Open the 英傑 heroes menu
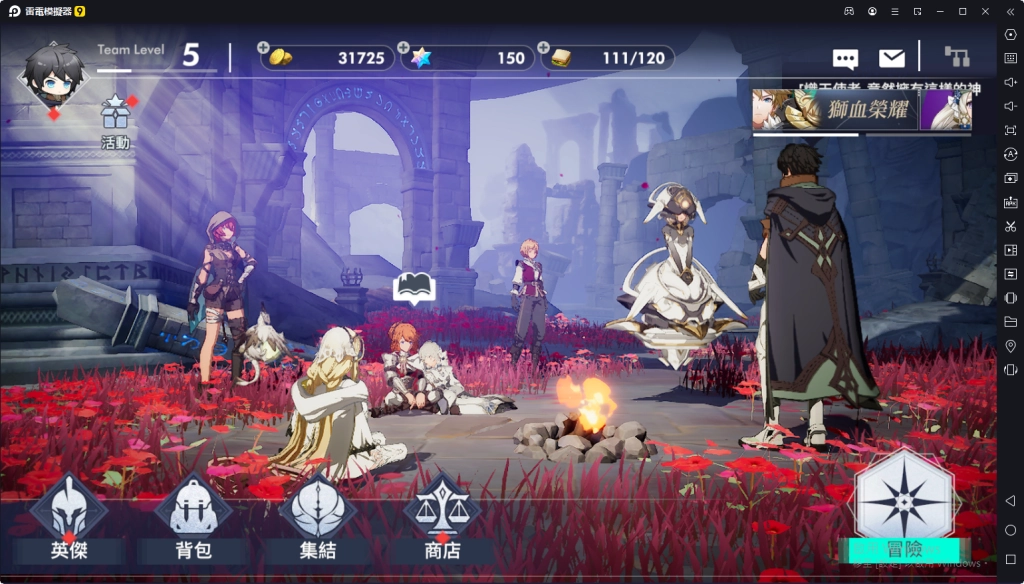1024x584 pixels. [x=68, y=517]
